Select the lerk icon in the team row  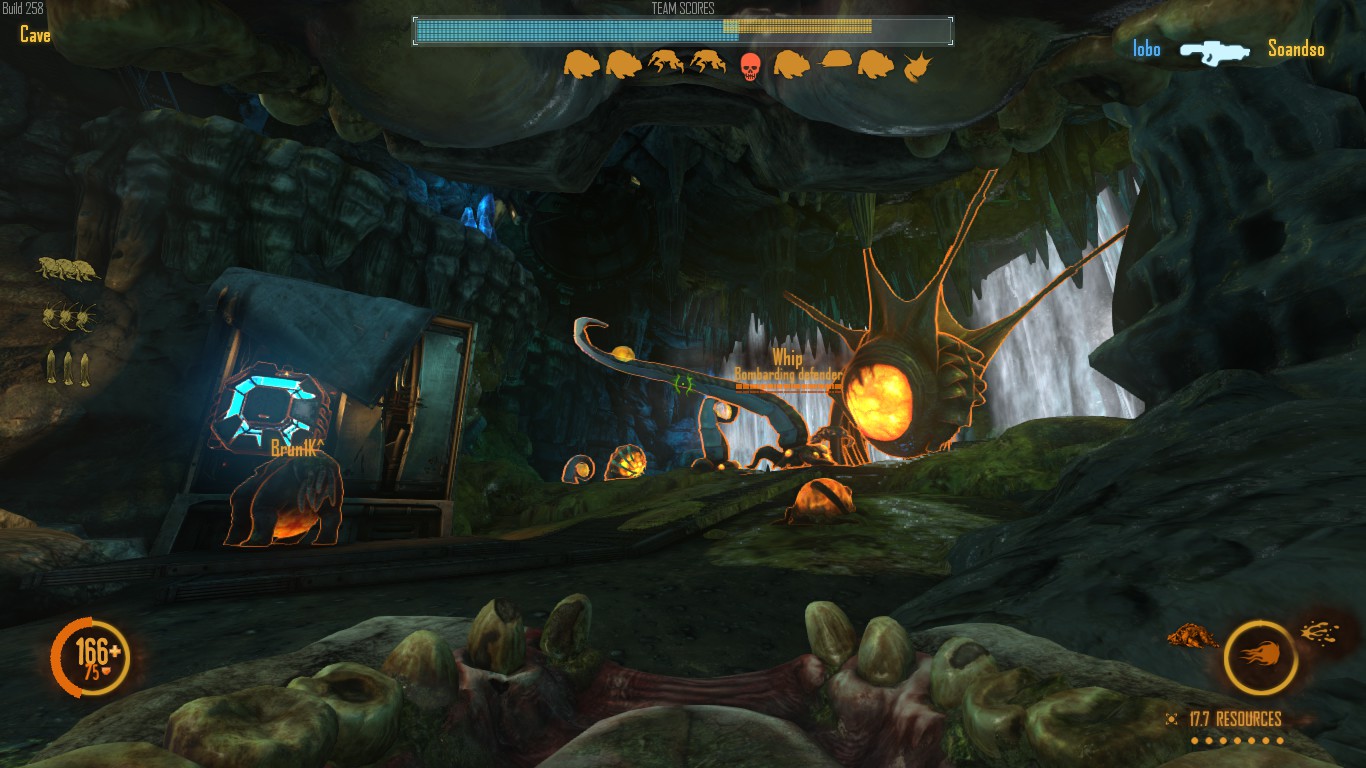tap(917, 67)
